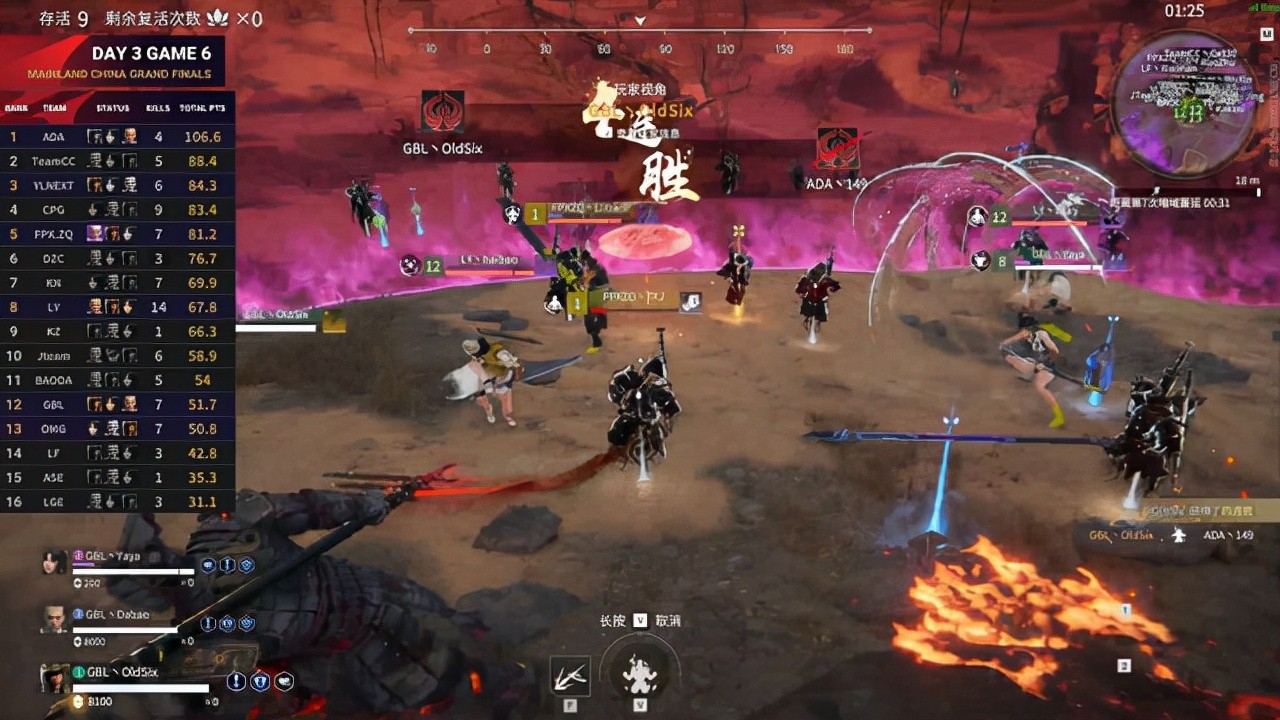
Task: Select the KILLS column header on the leaderboard
Action: (x=156, y=108)
